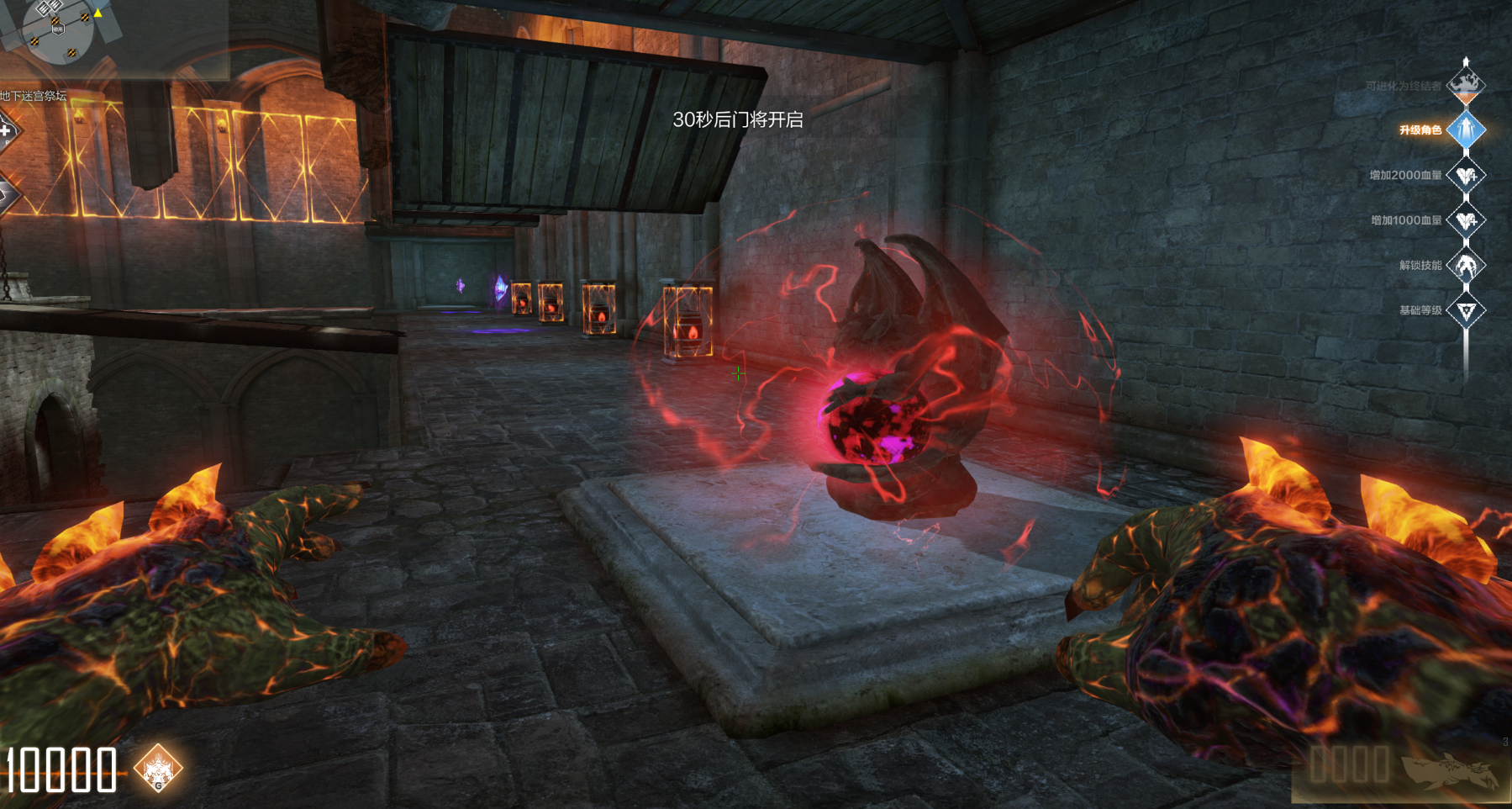1512x809 pixels.
Task: Click the 可进化为终结者 evolution icon
Action: [x=1466, y=85]
